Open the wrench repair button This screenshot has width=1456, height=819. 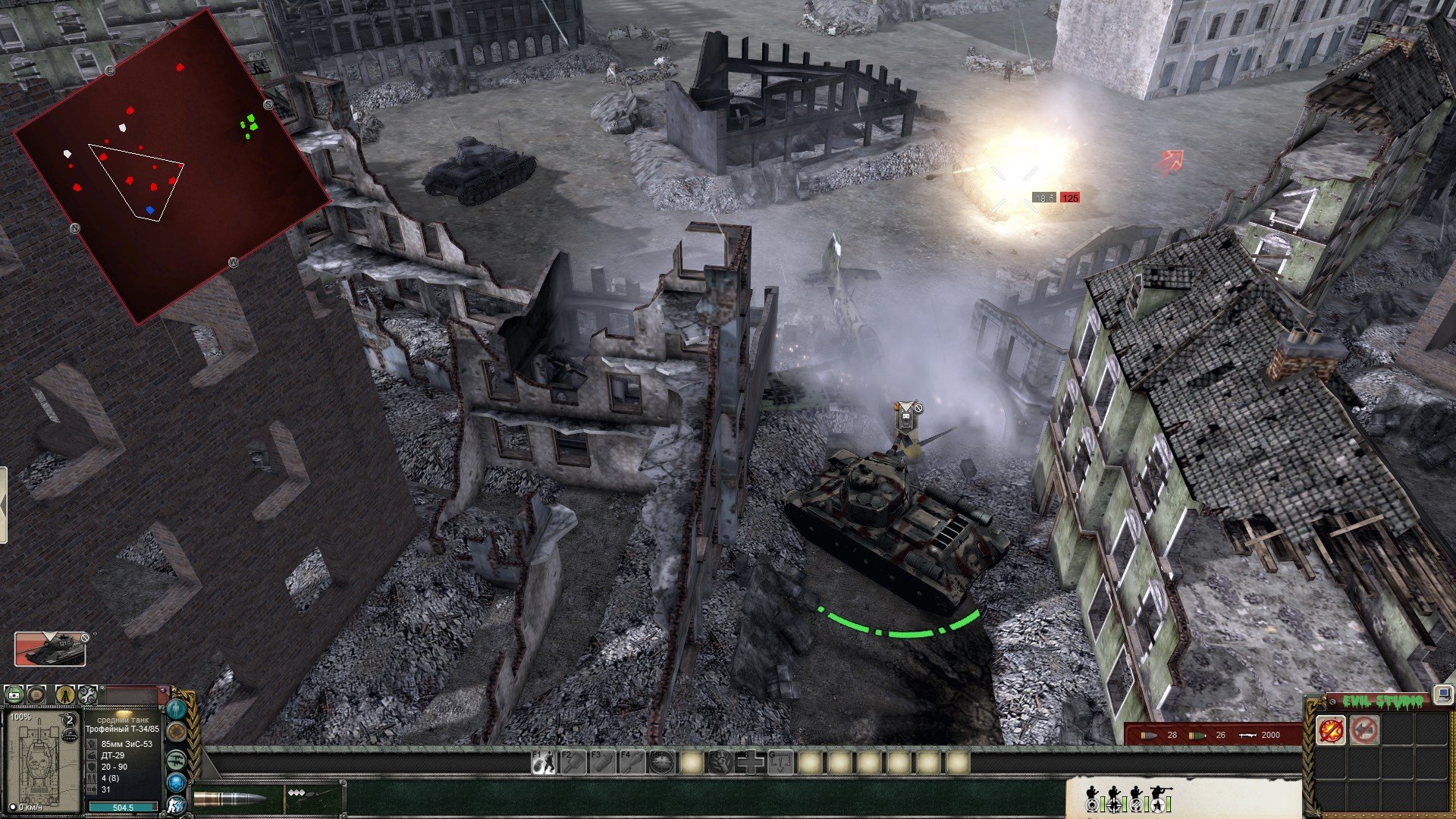88,694
